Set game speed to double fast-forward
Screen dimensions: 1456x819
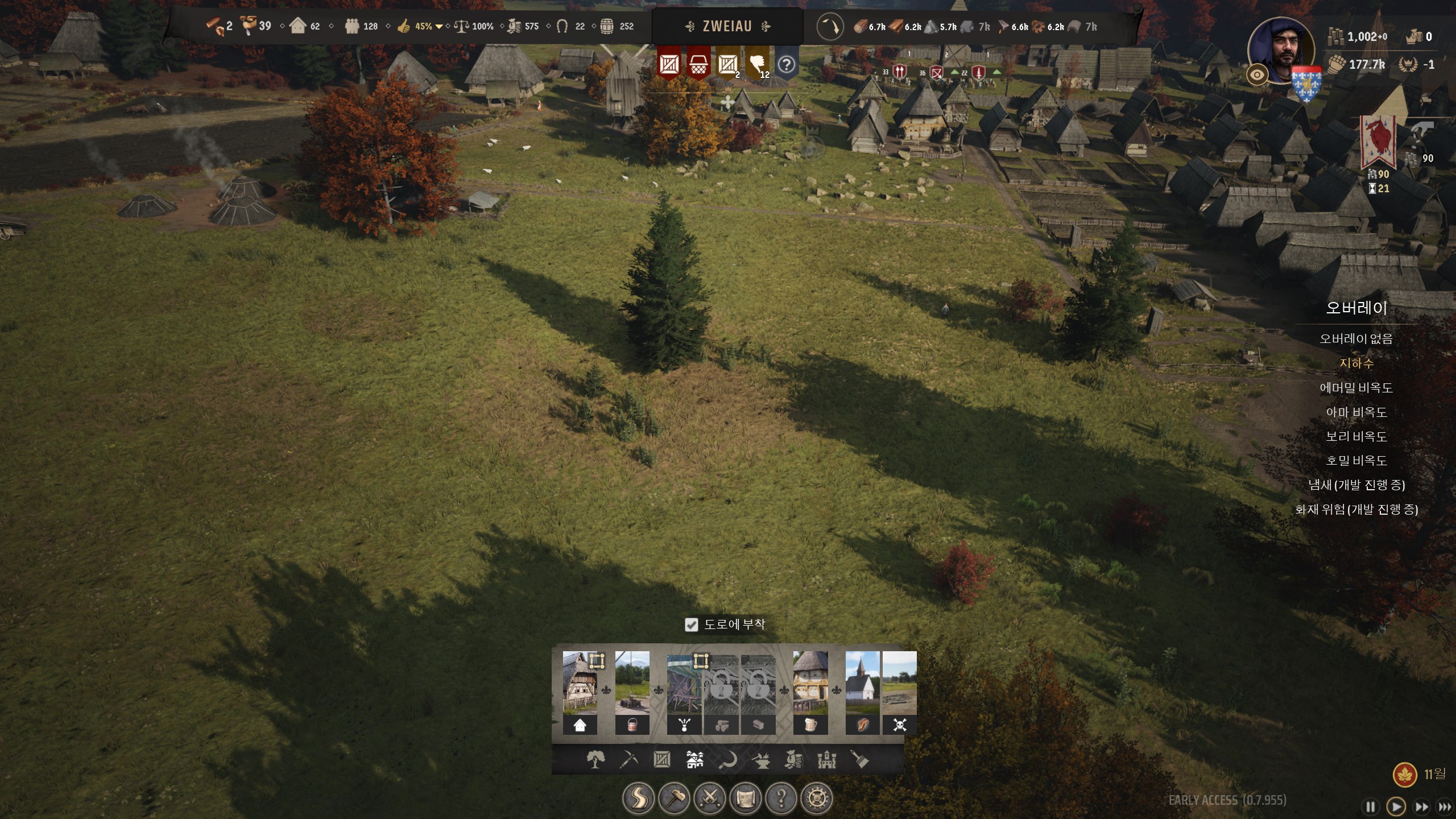1421,806
